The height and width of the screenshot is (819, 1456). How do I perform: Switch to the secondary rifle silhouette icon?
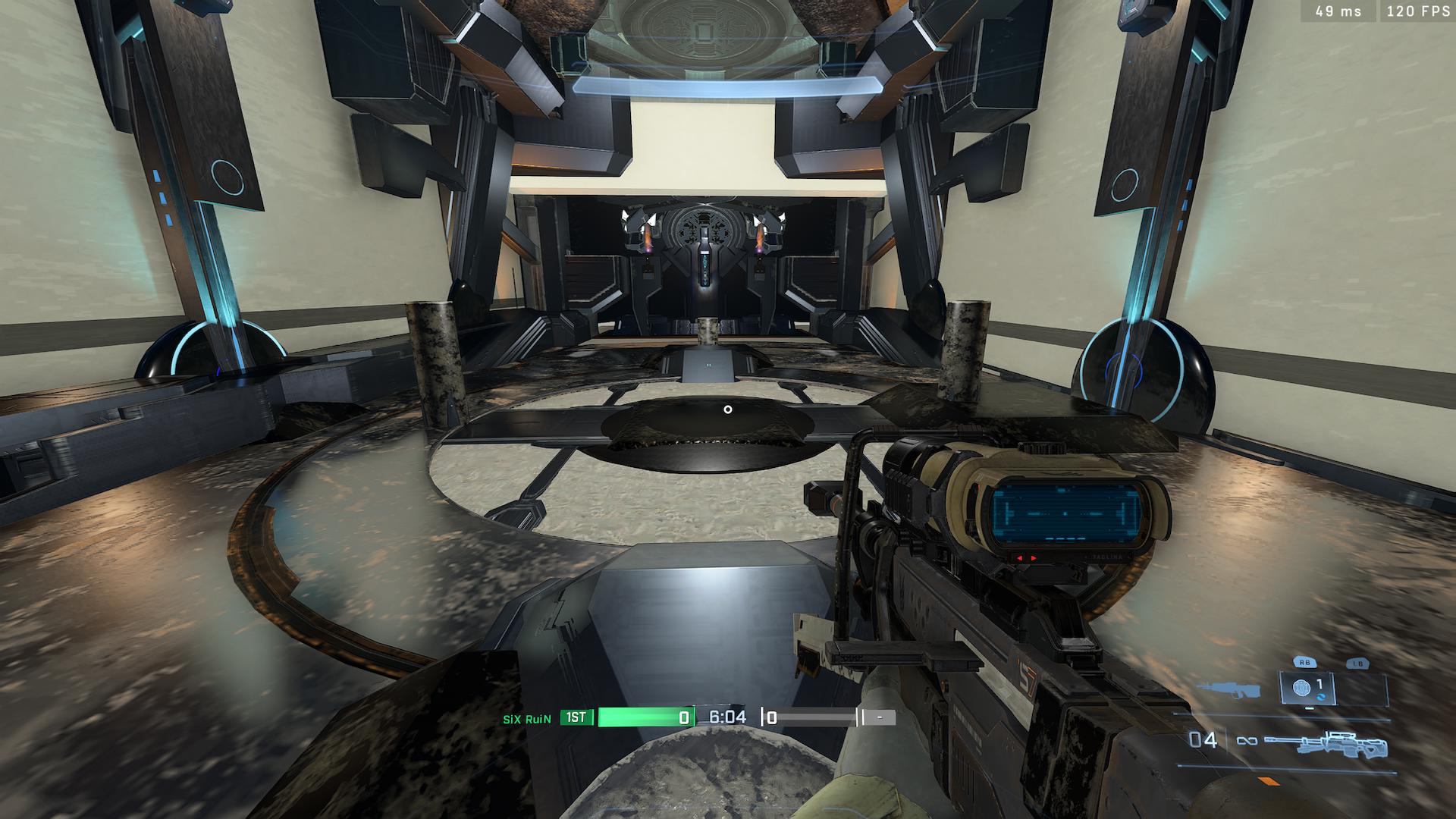click(1227, 691)
